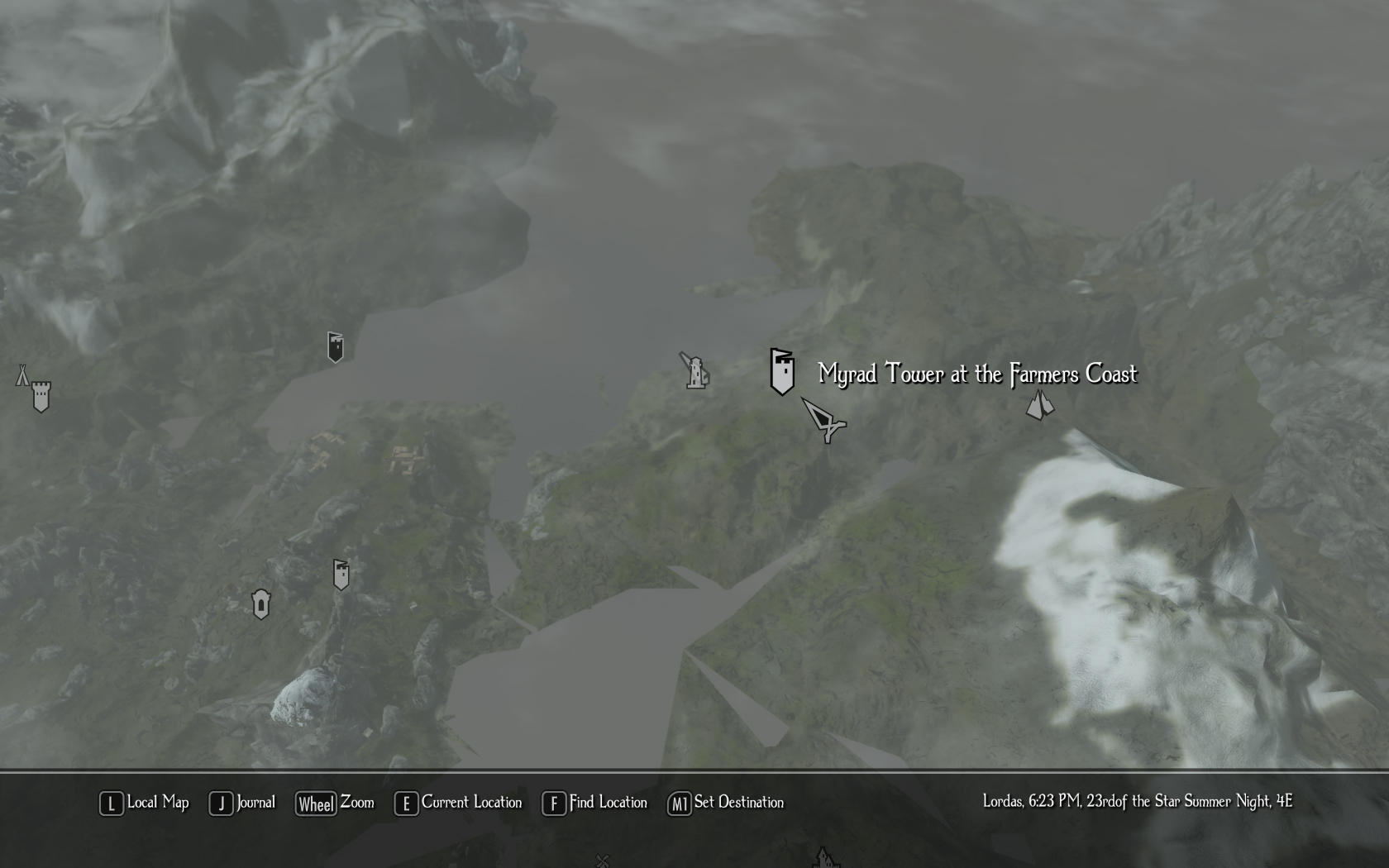
Task: Click the small tent camp marker
Action: 22,375
